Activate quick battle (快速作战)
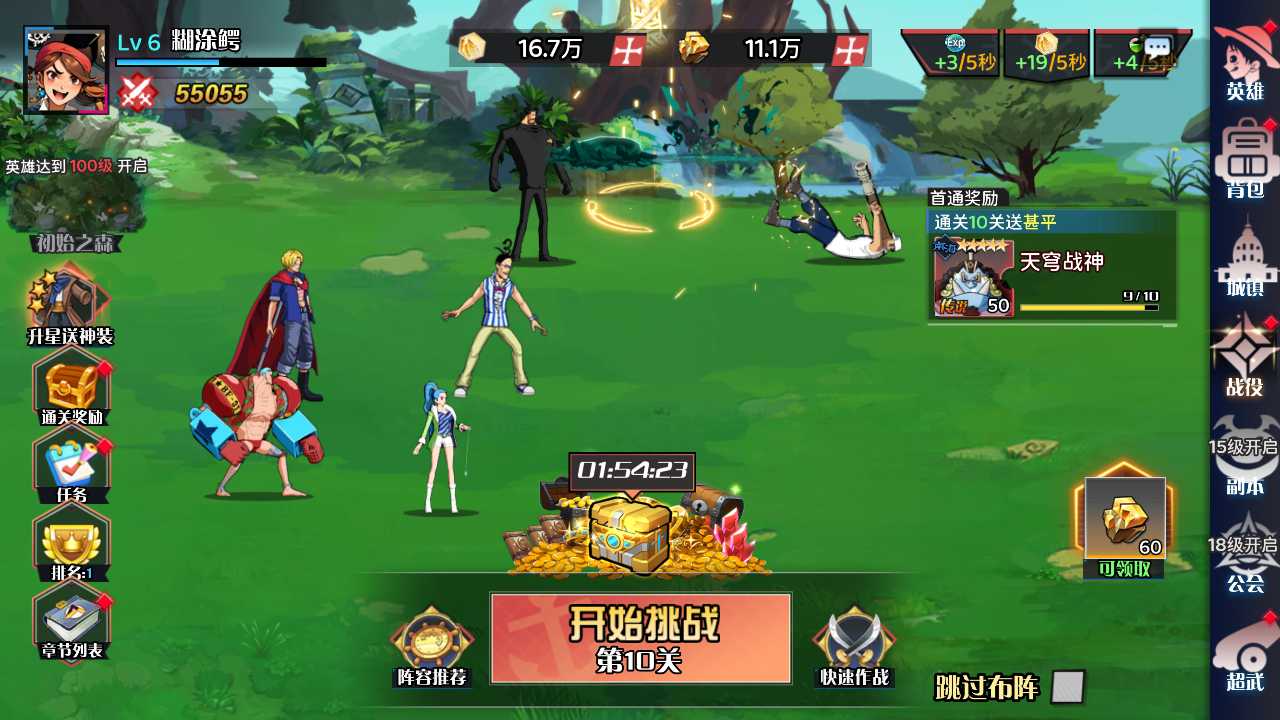The height and width of the screenshot is (720, 1280). 853,647
